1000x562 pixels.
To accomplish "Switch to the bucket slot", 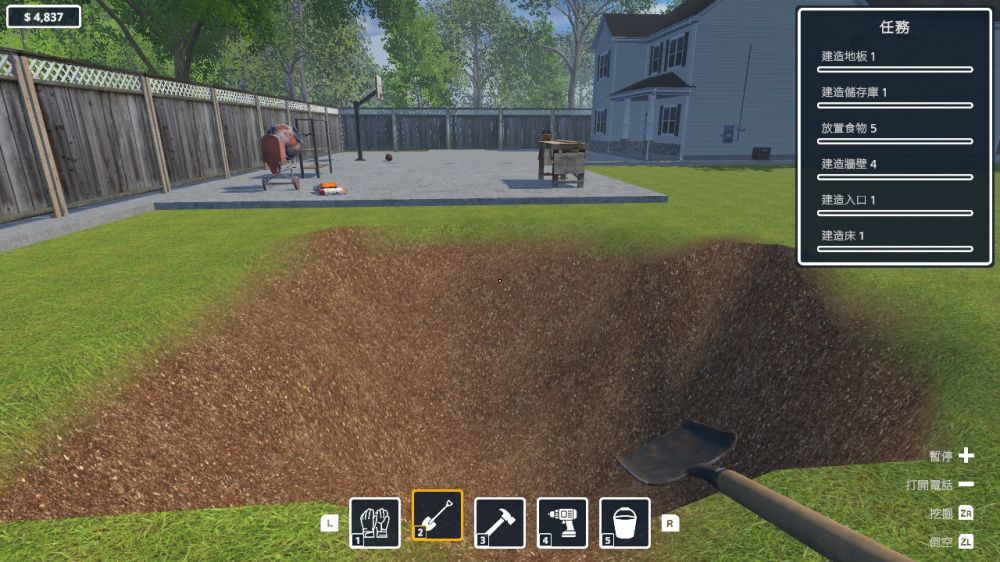I will point(625,522).
